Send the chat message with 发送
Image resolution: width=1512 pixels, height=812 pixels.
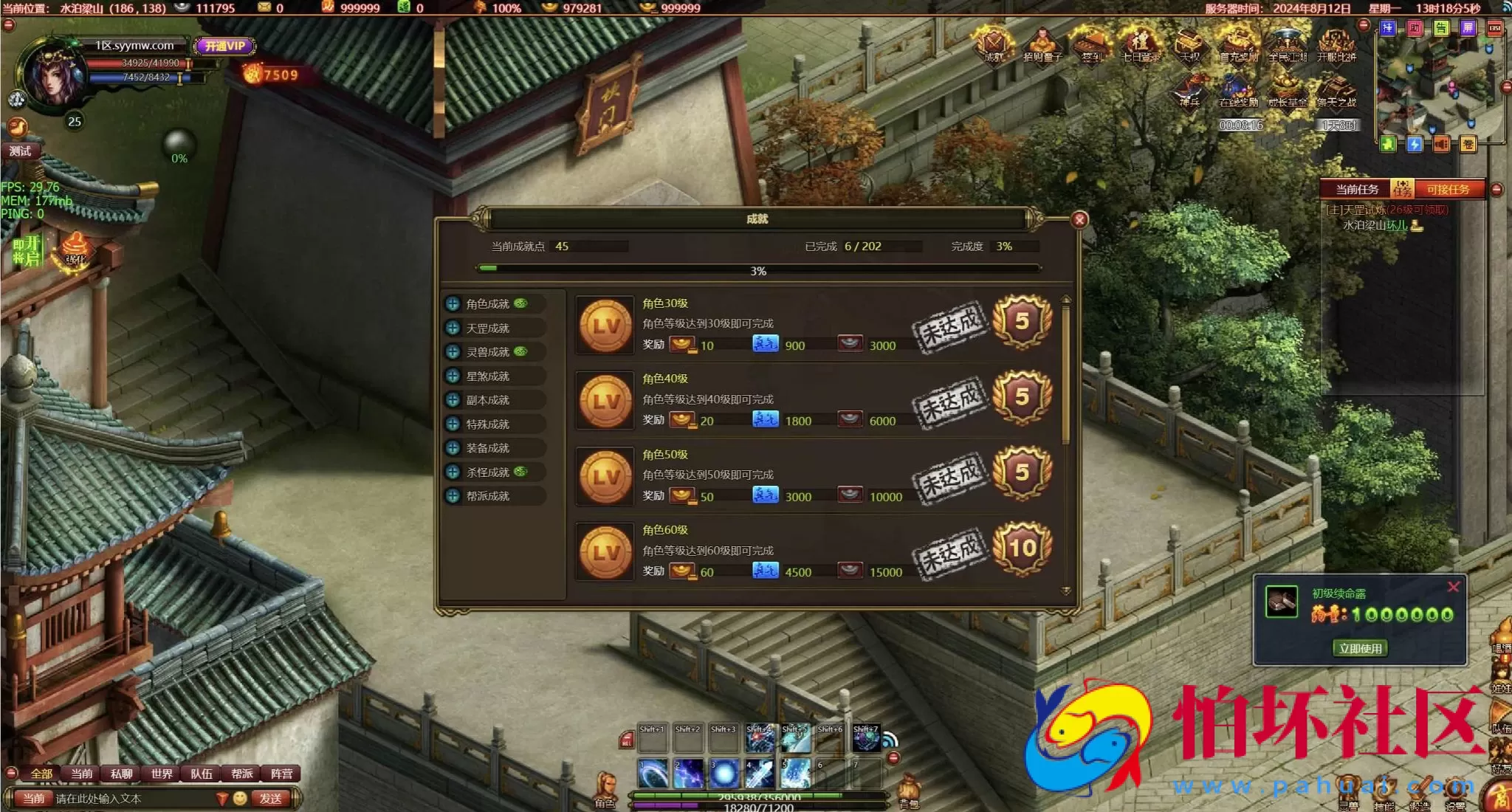click(270, 799)
